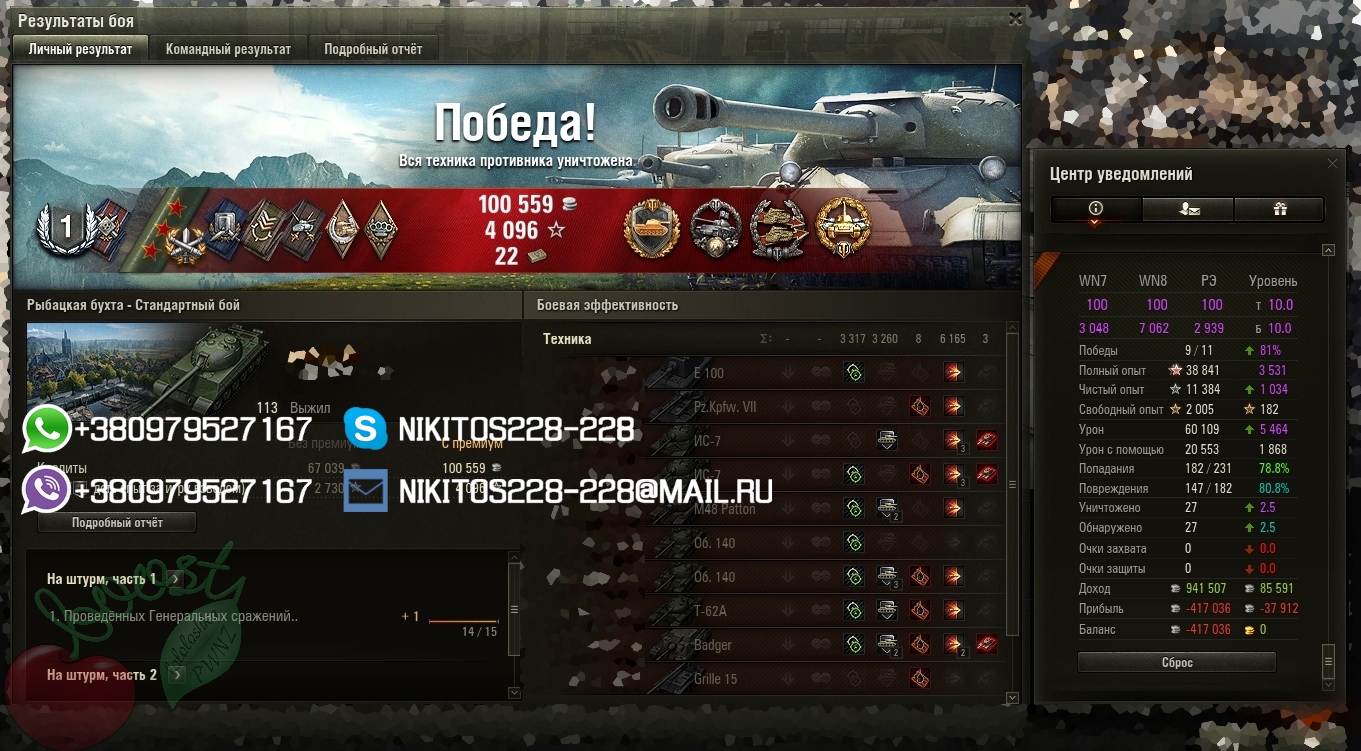Reset session statistics with Сброс
1361x751 pixels.
1176,662
